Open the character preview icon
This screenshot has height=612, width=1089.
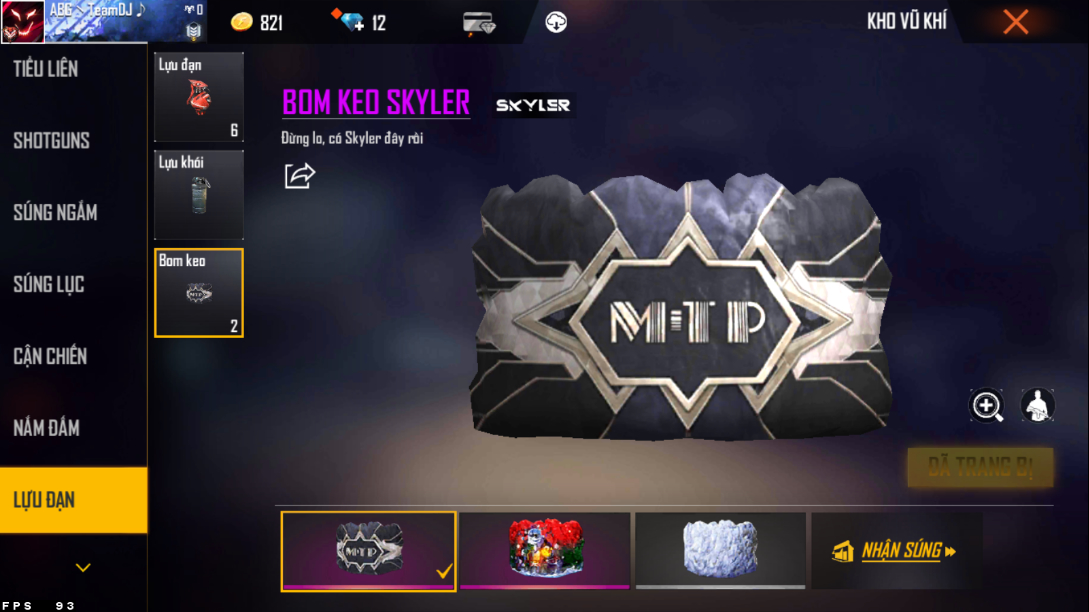pos(1037,405)
